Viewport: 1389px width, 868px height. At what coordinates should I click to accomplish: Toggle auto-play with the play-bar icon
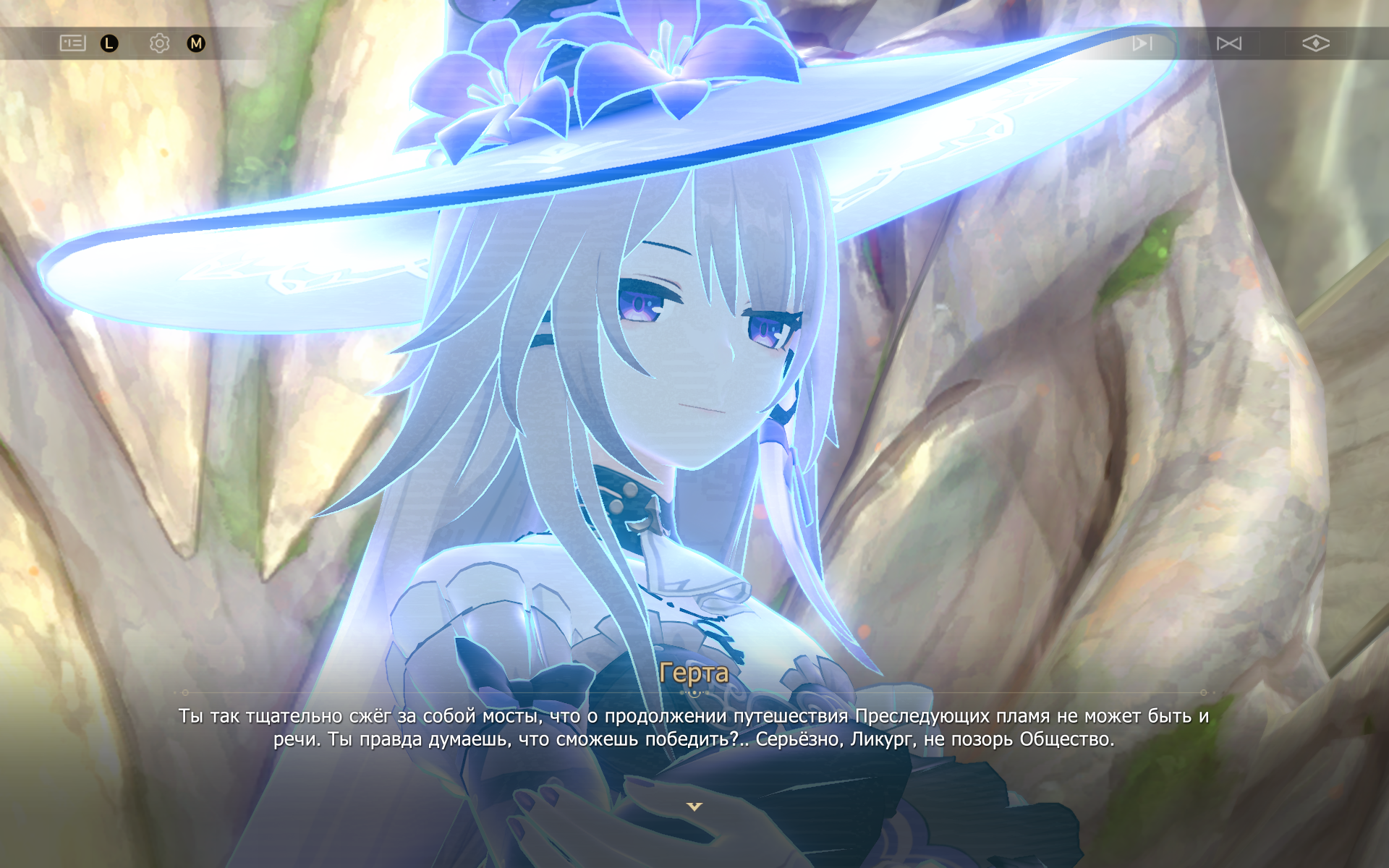1142,43
